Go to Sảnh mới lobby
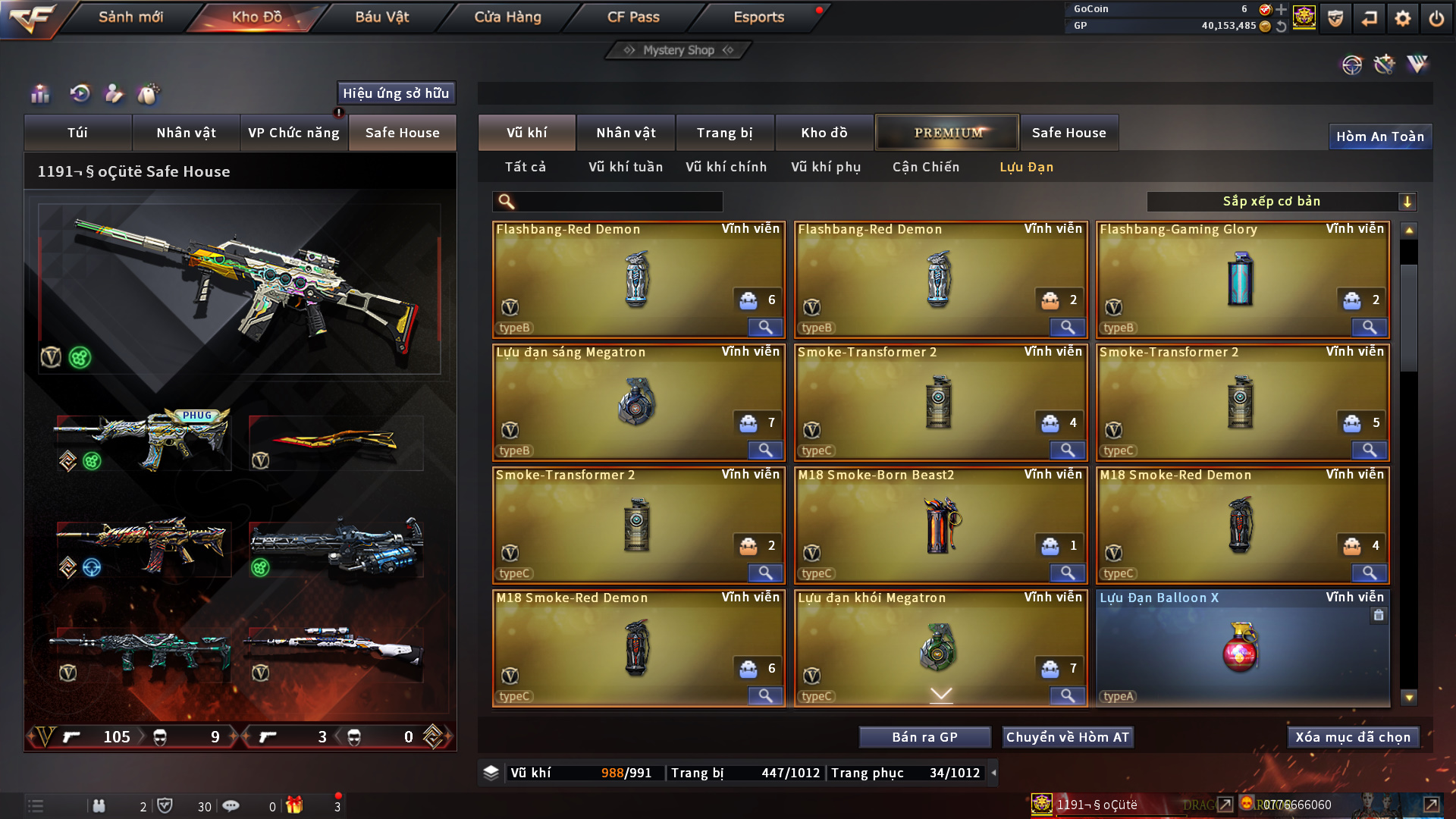Image resolution: width=1456 pixels, height=819 pixels. 130,17
